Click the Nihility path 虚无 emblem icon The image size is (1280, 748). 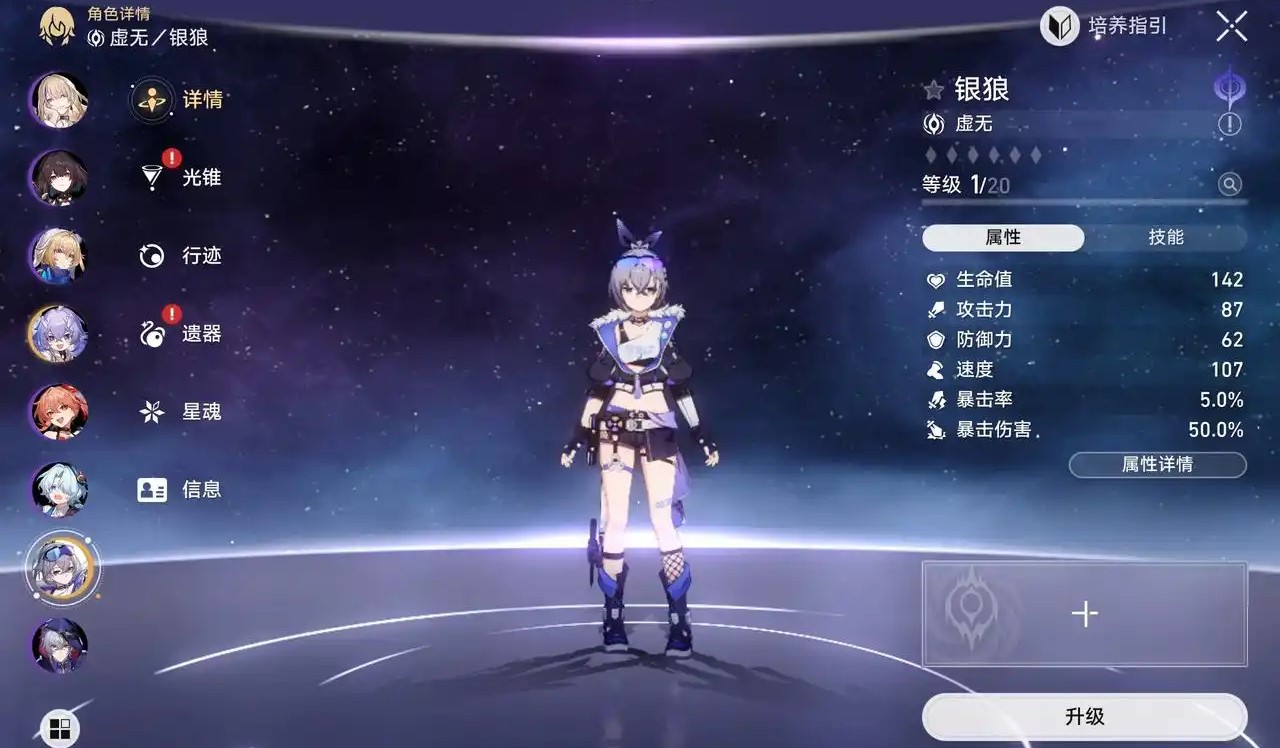click(934, 124)
